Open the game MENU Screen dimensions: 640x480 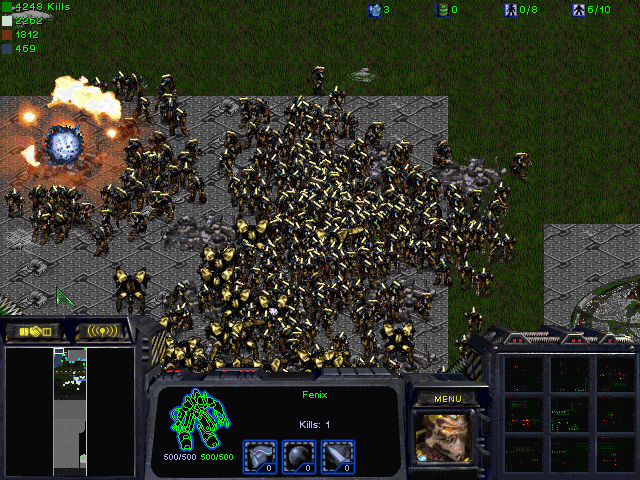click(447, 398)
